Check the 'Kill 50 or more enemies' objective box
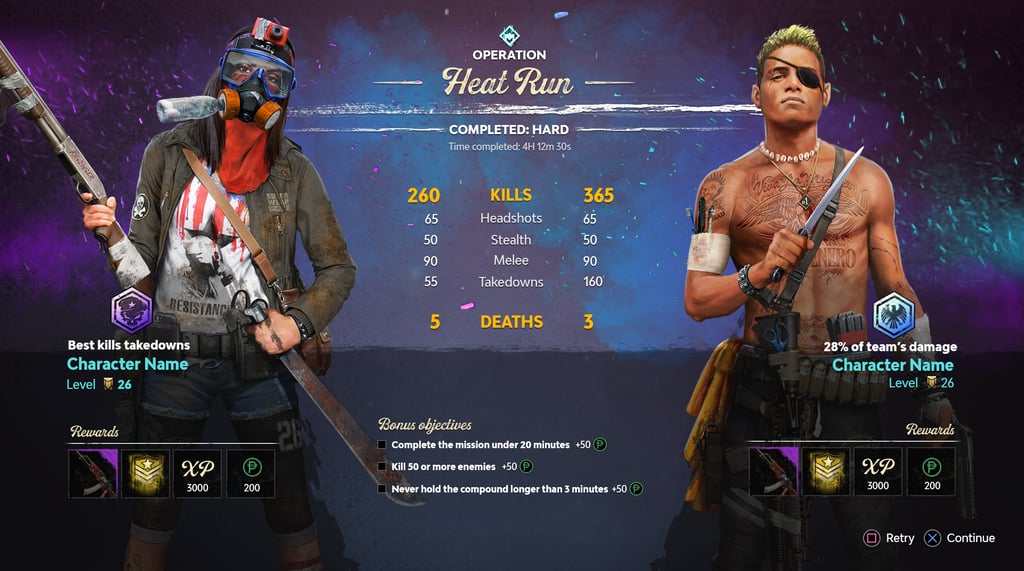This screenshot has width=1024, height=571. (382, 466)
